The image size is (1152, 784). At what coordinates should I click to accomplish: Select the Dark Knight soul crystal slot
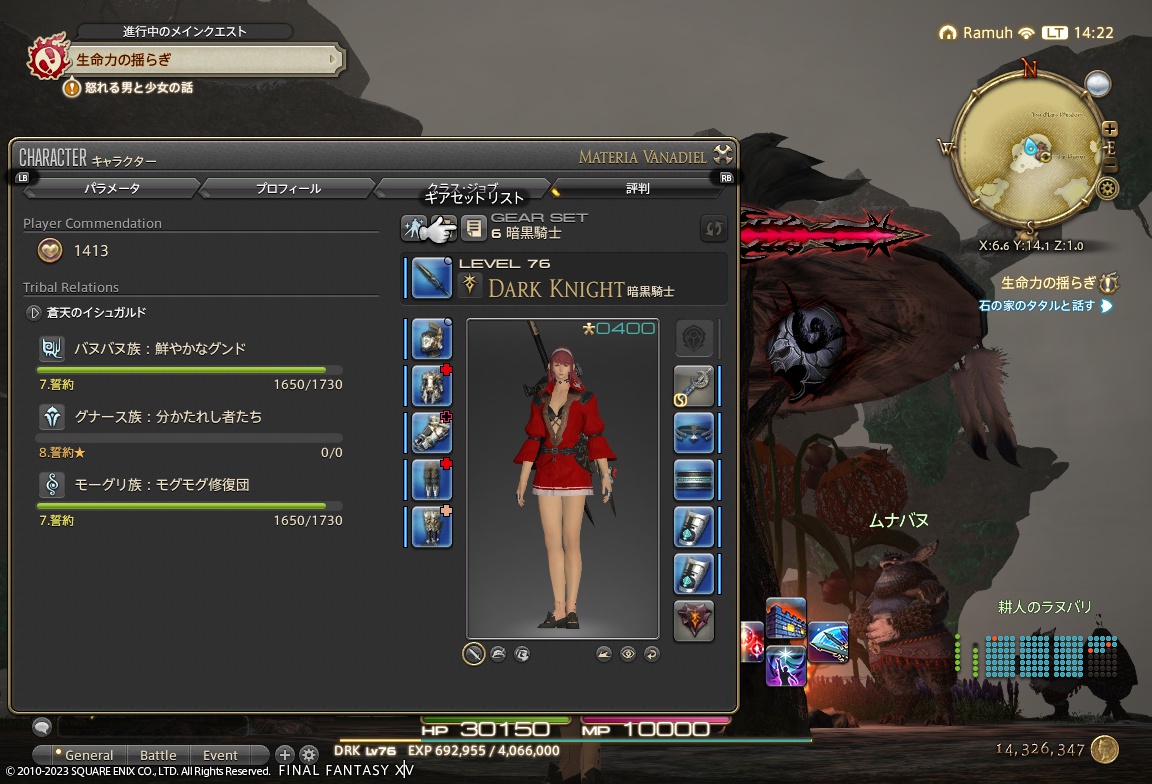[694, 621]
